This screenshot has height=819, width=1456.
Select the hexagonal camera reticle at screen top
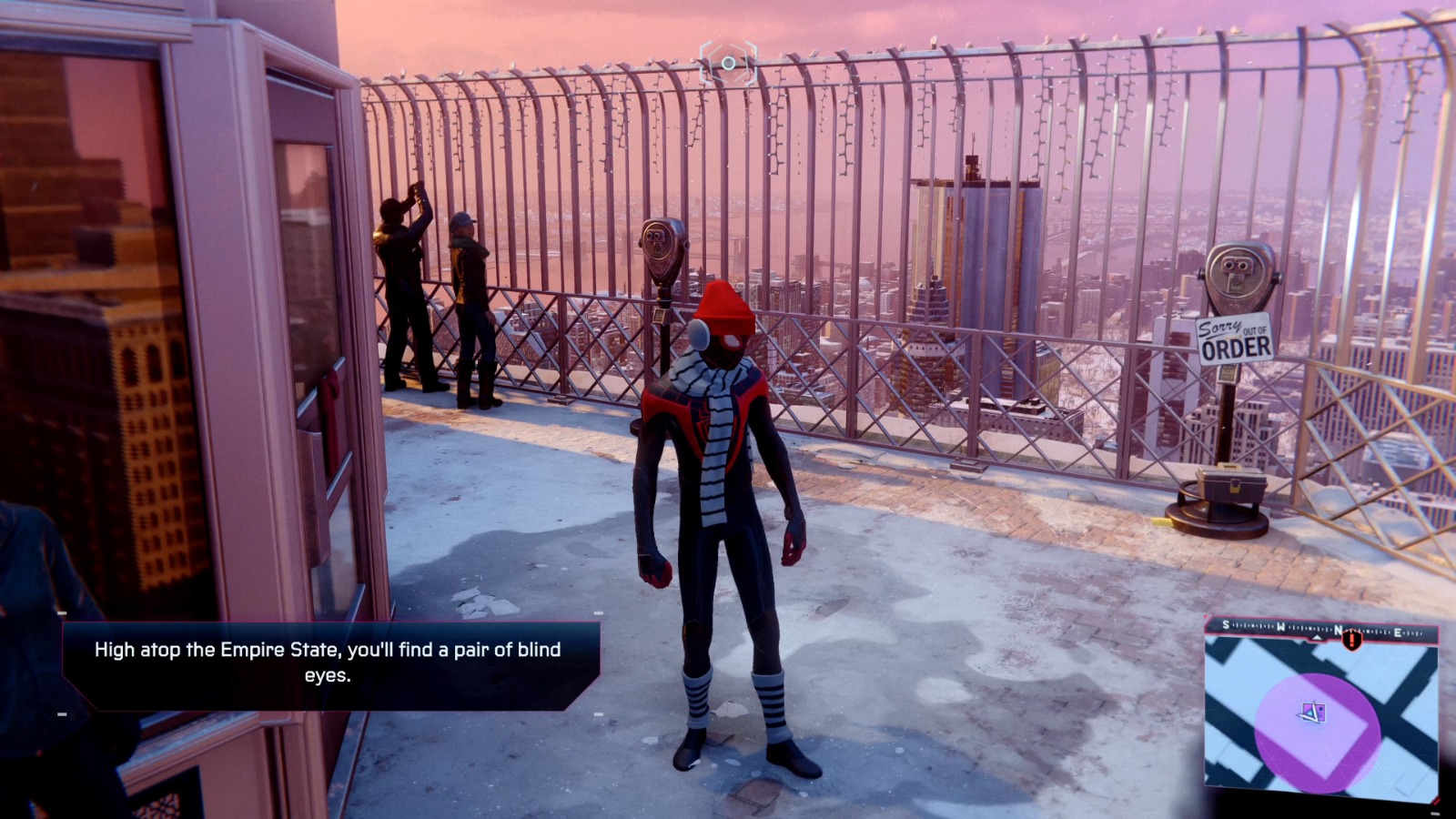click(x=728, y=64)
